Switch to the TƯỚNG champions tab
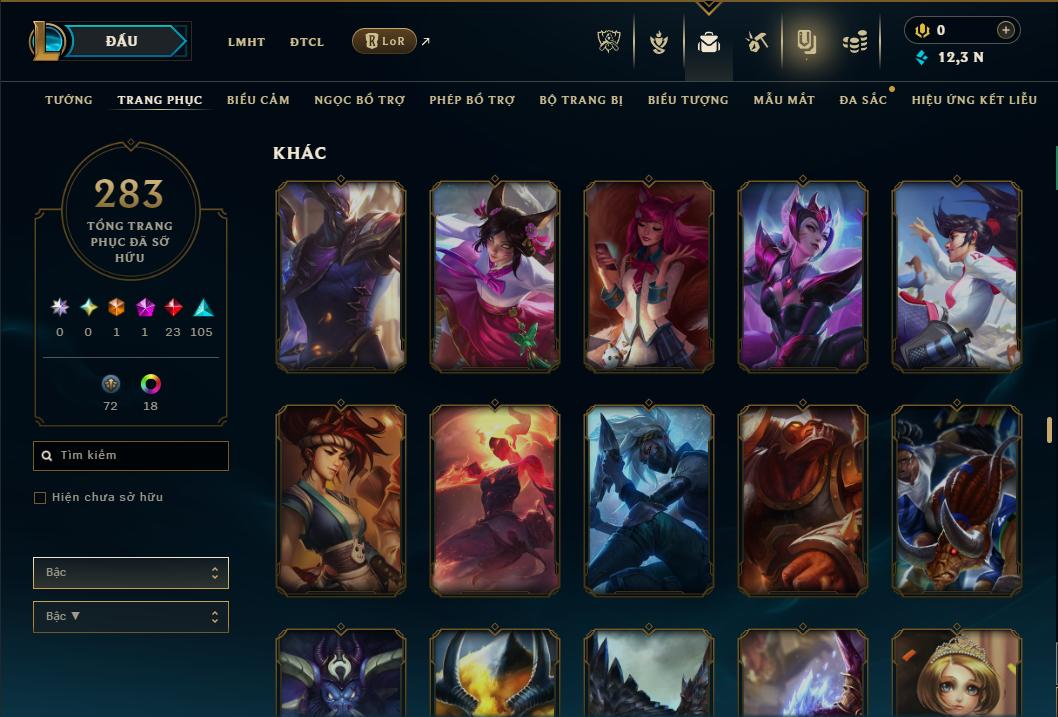This screenshot has width=1058, height=717. (x=69, y=100)
